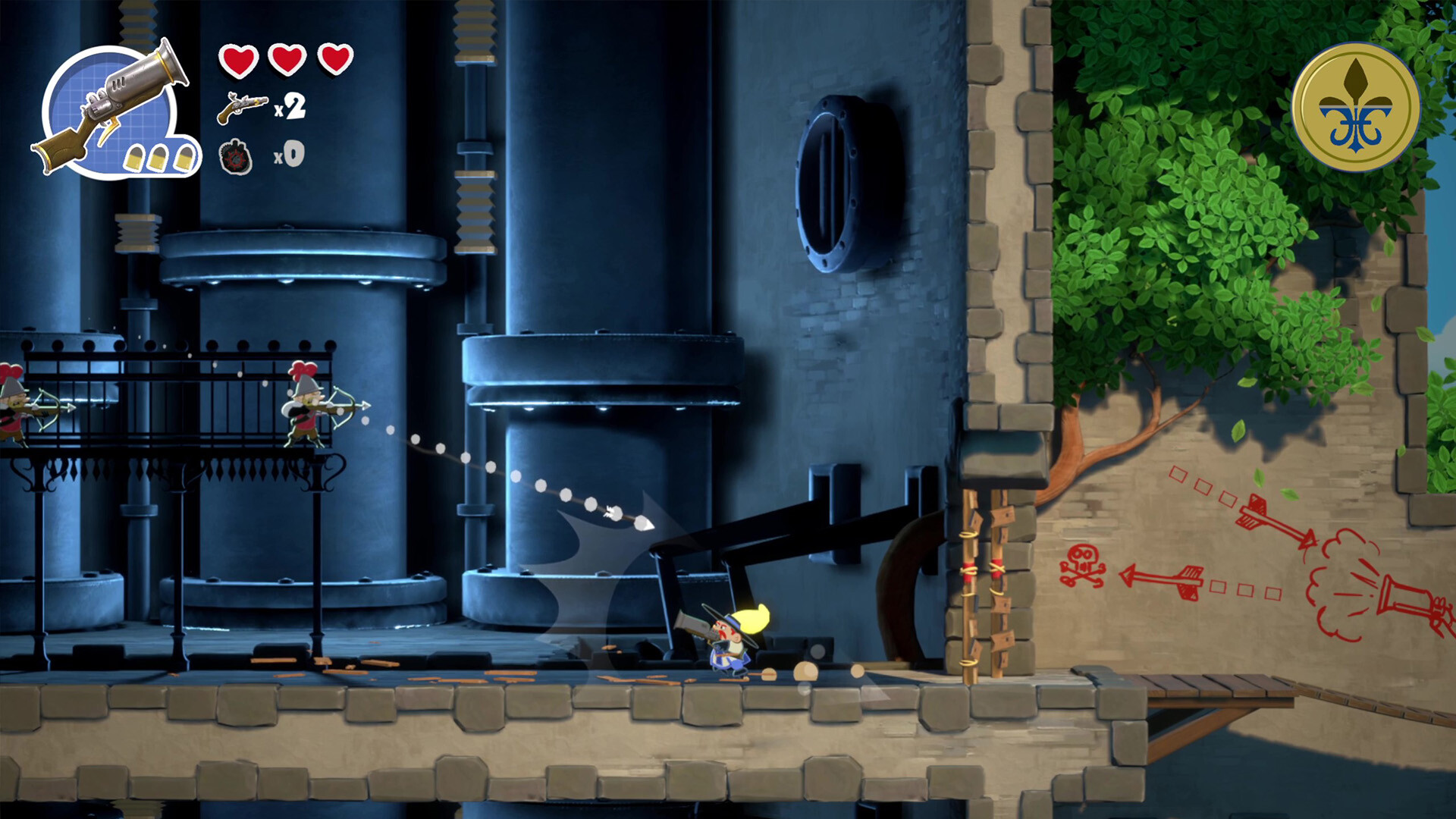Click the red skull-and-crossbones wall drawing
1456x819 pixels.
1082,565
